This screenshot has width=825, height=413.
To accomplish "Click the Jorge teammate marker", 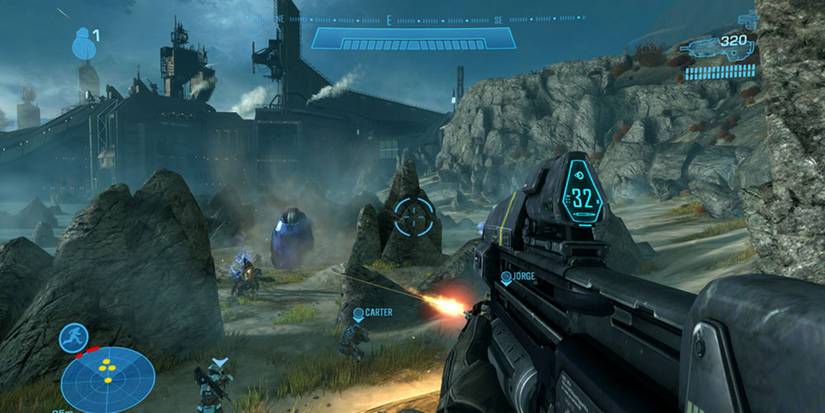I will (x=507, y=277).
